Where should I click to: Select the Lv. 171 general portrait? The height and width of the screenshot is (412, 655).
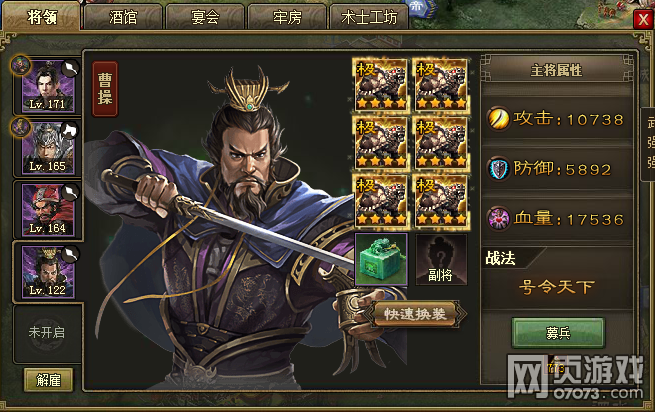[47, 84]
